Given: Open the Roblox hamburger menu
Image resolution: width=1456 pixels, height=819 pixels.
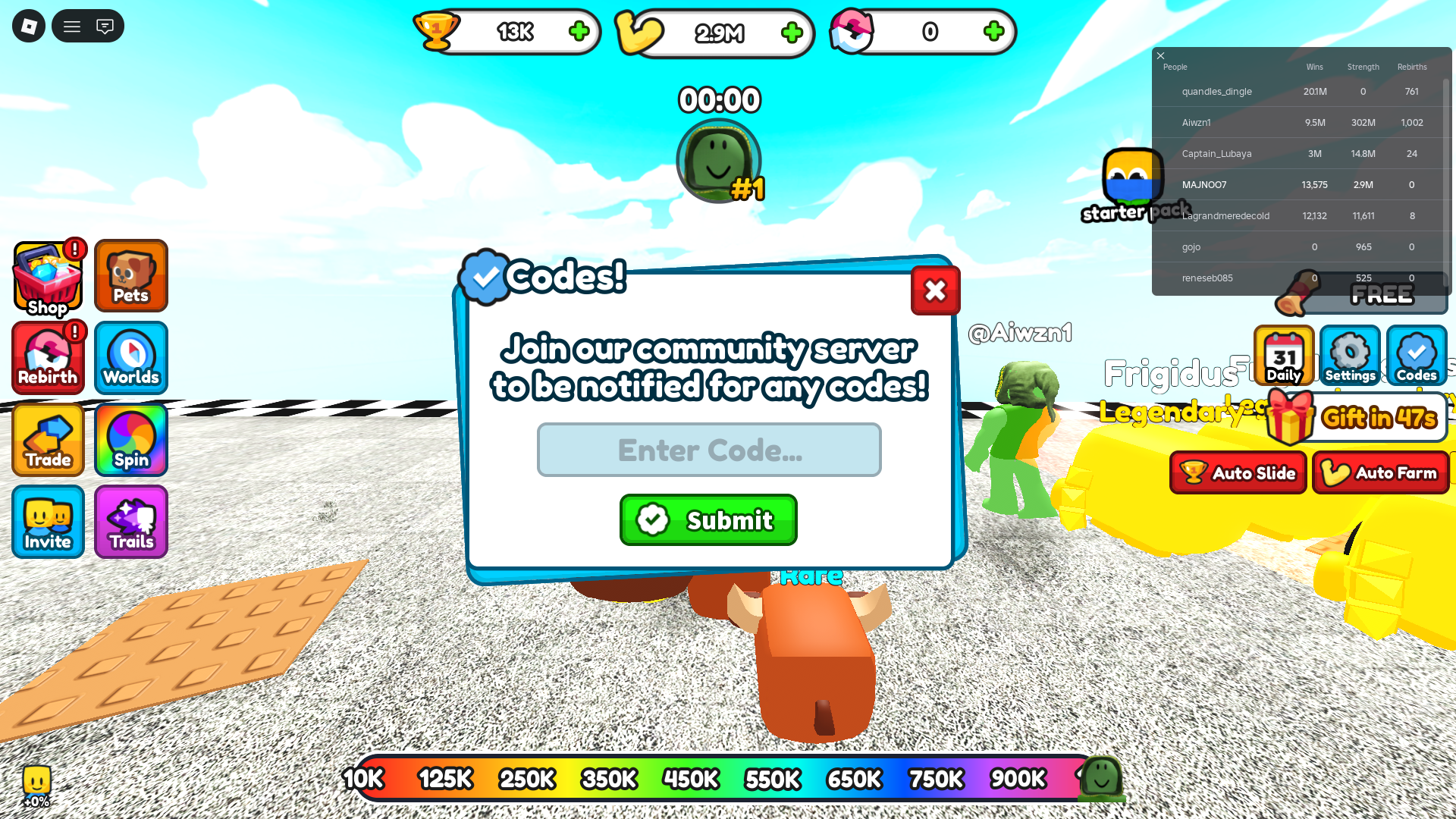Looking at the screenshot, I should (72, 25).
